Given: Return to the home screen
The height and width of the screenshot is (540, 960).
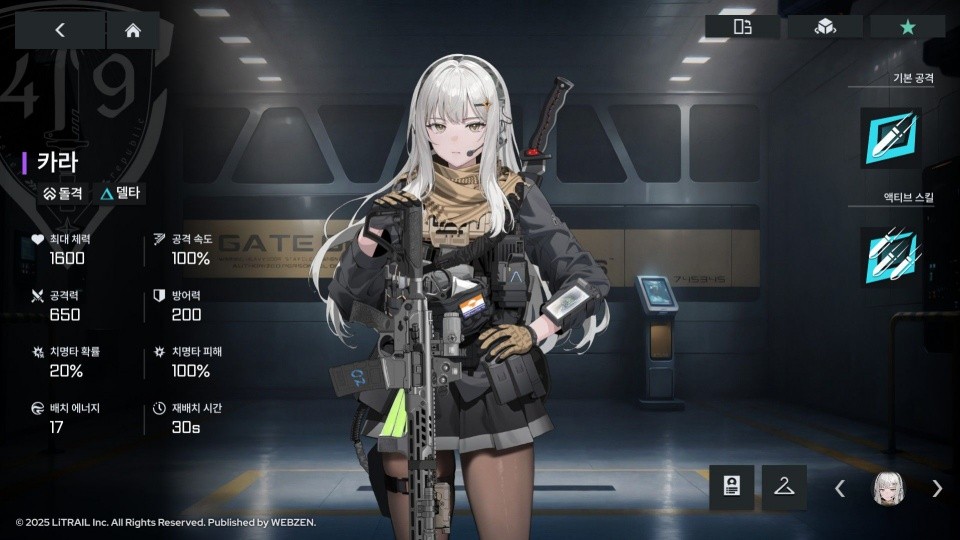Looking at the screenshot, I should tap(132, 30).
